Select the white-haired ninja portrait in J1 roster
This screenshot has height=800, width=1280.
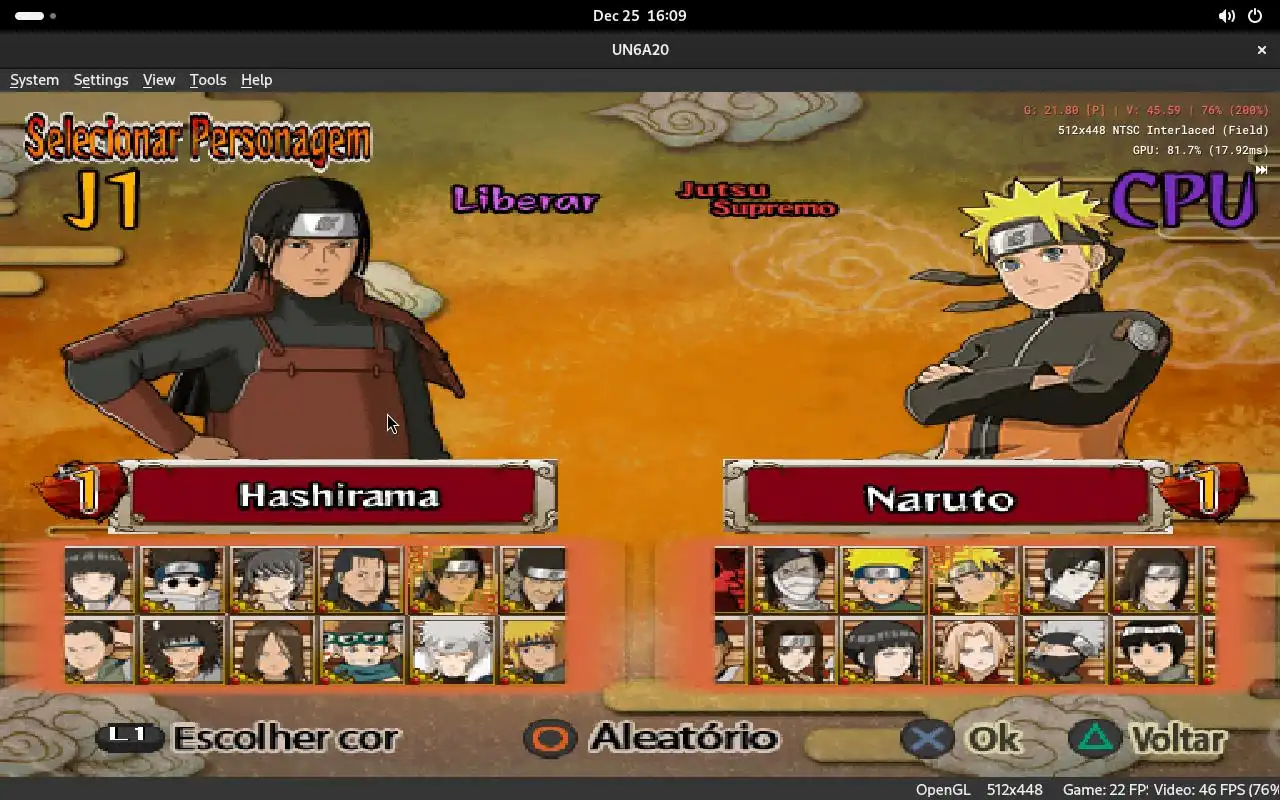point(452,650)
